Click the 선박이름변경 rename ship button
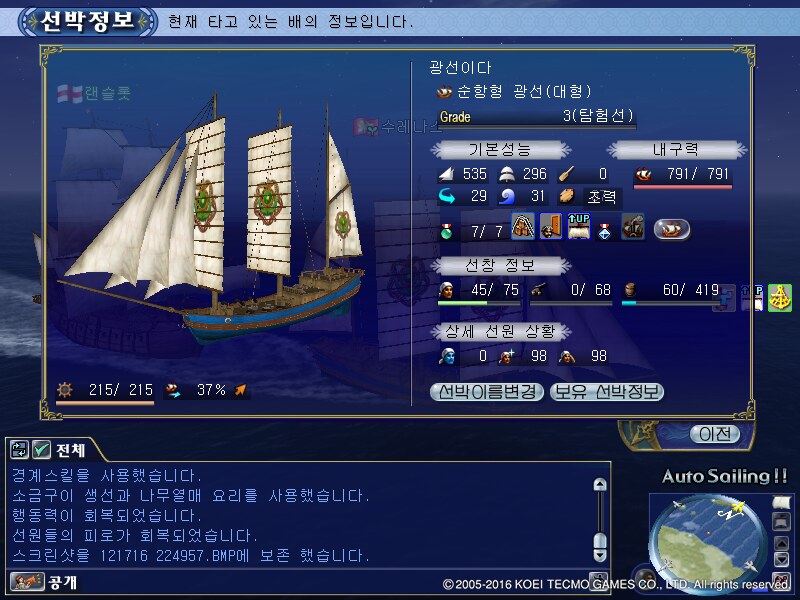This screenshot has width=800, height=600. pyautogui.click(x=487, y=392)
